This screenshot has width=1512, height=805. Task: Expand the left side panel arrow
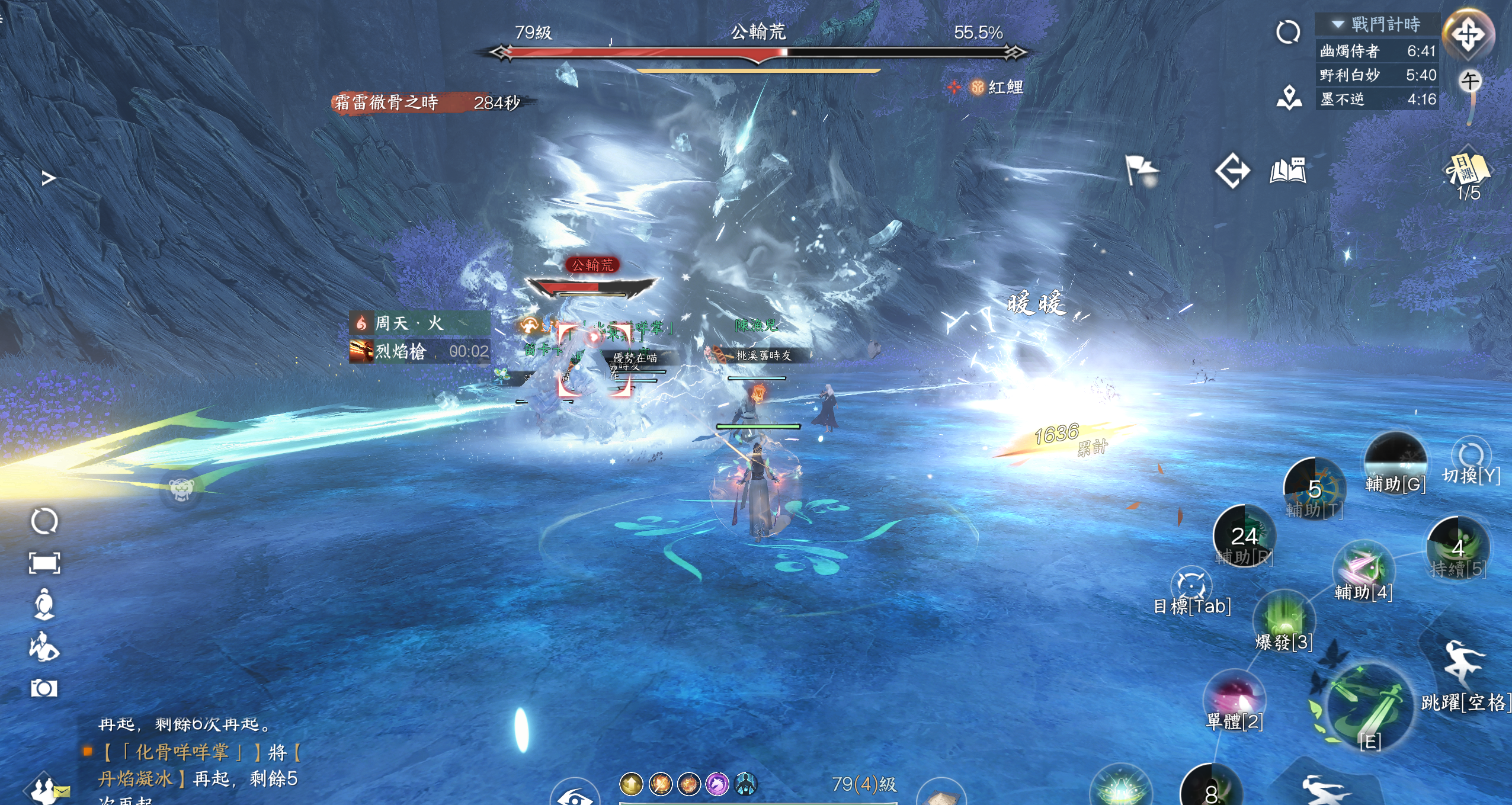click(49, 178)
